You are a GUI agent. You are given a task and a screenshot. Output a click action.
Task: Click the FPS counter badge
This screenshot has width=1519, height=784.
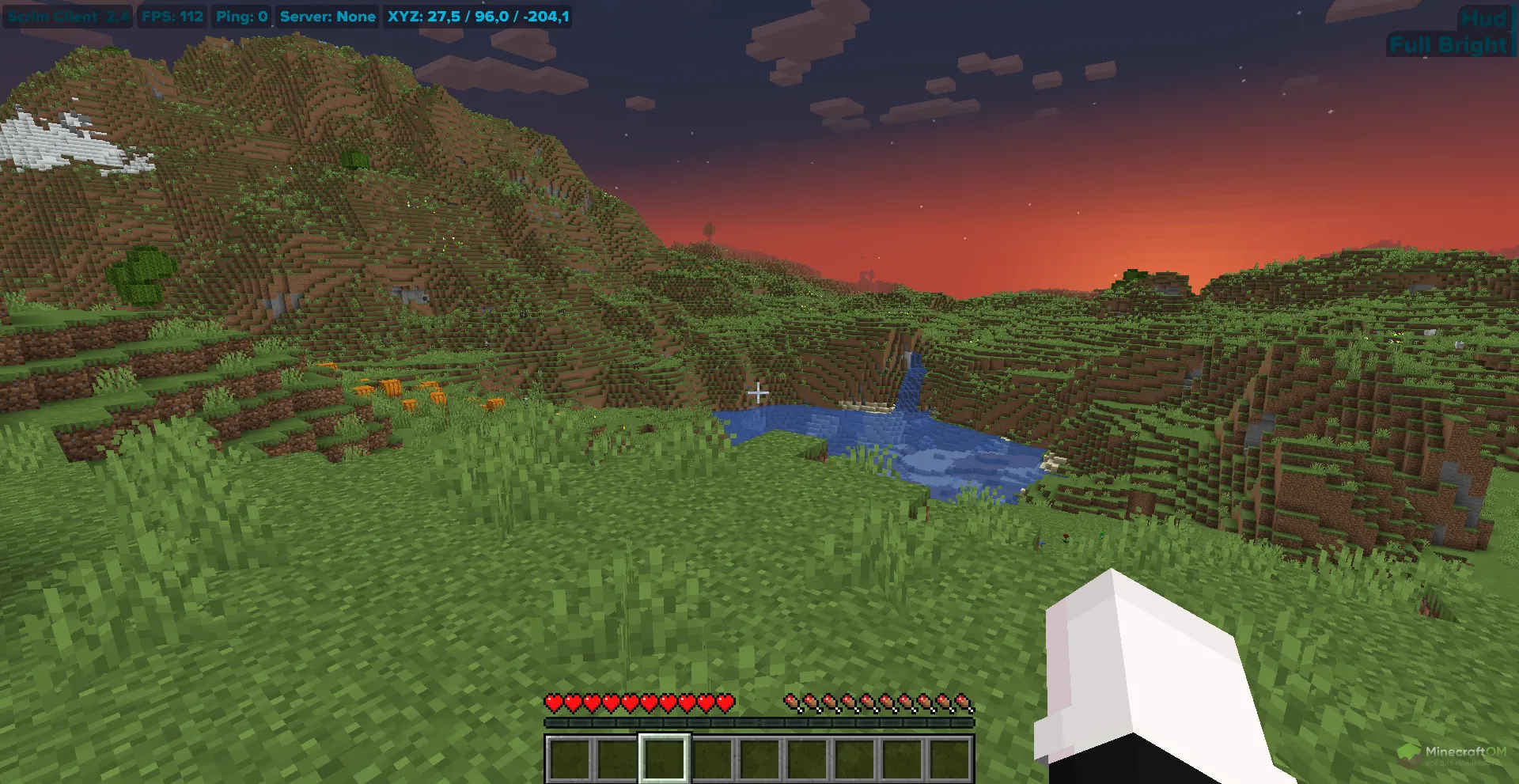pyautogui.click(x=171, y=16)
